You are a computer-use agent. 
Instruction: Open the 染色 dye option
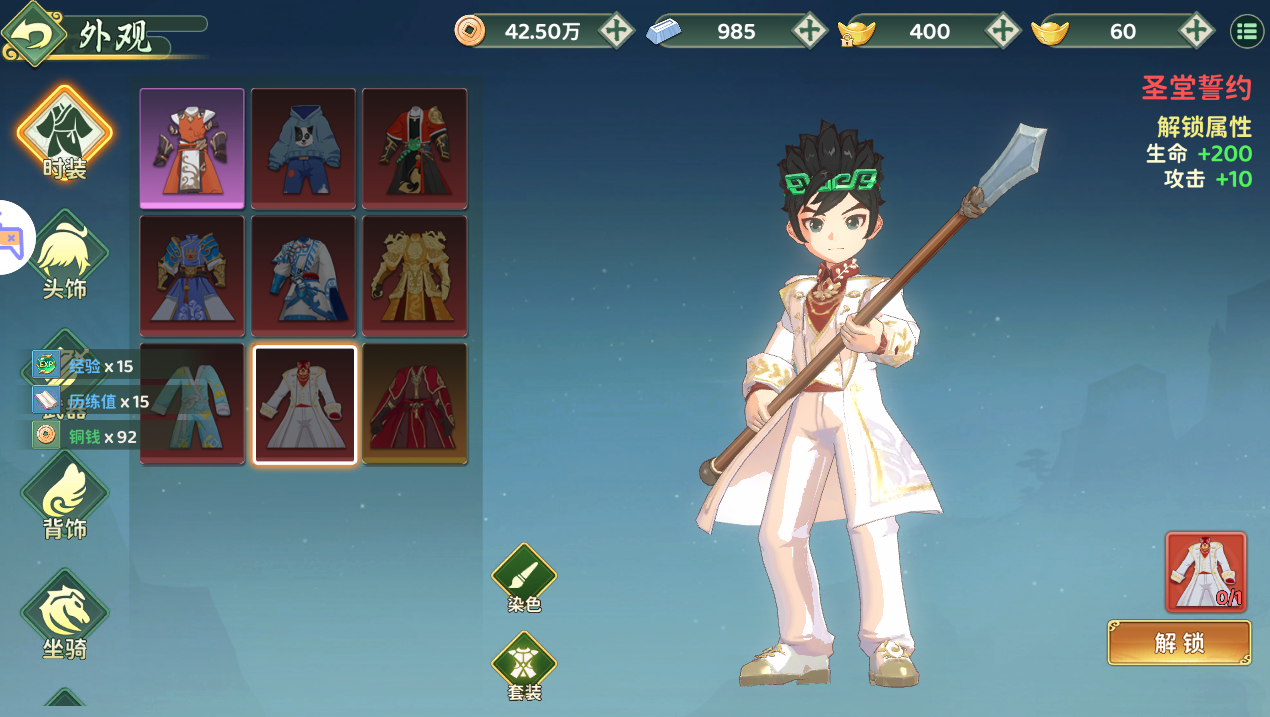(x=524, y=578)
